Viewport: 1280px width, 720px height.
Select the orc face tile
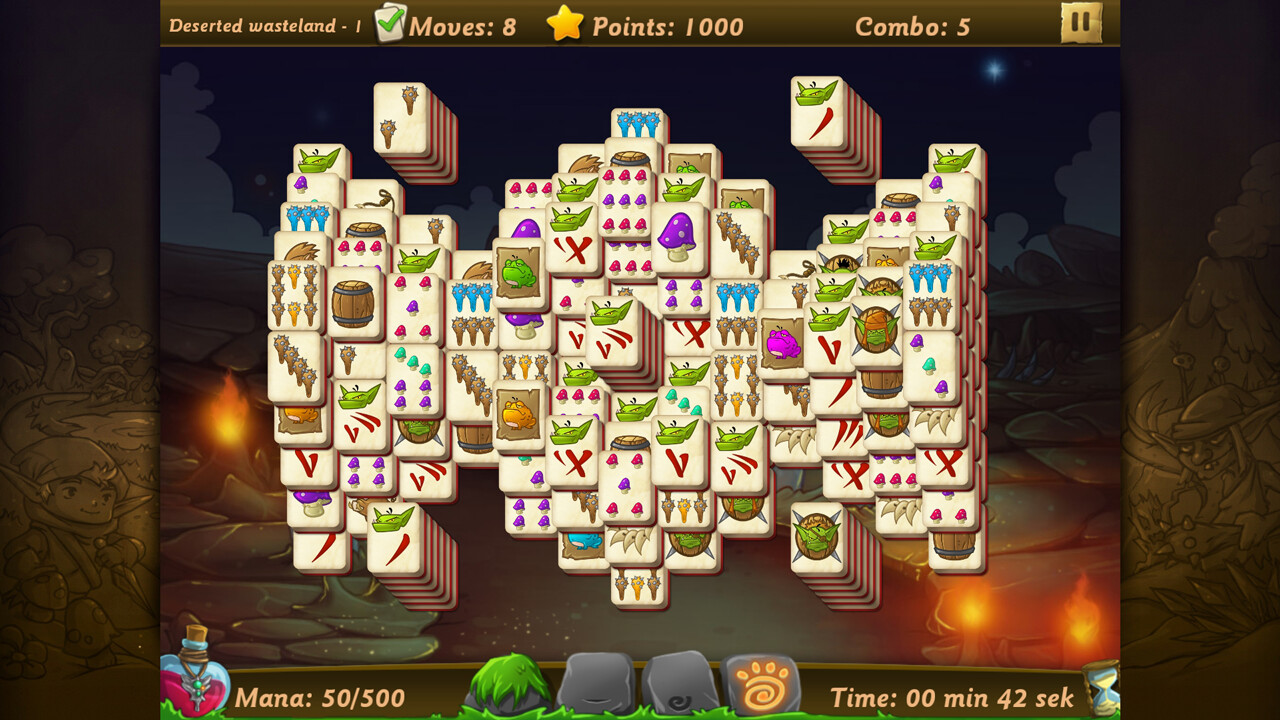click(x=875, y=333)
